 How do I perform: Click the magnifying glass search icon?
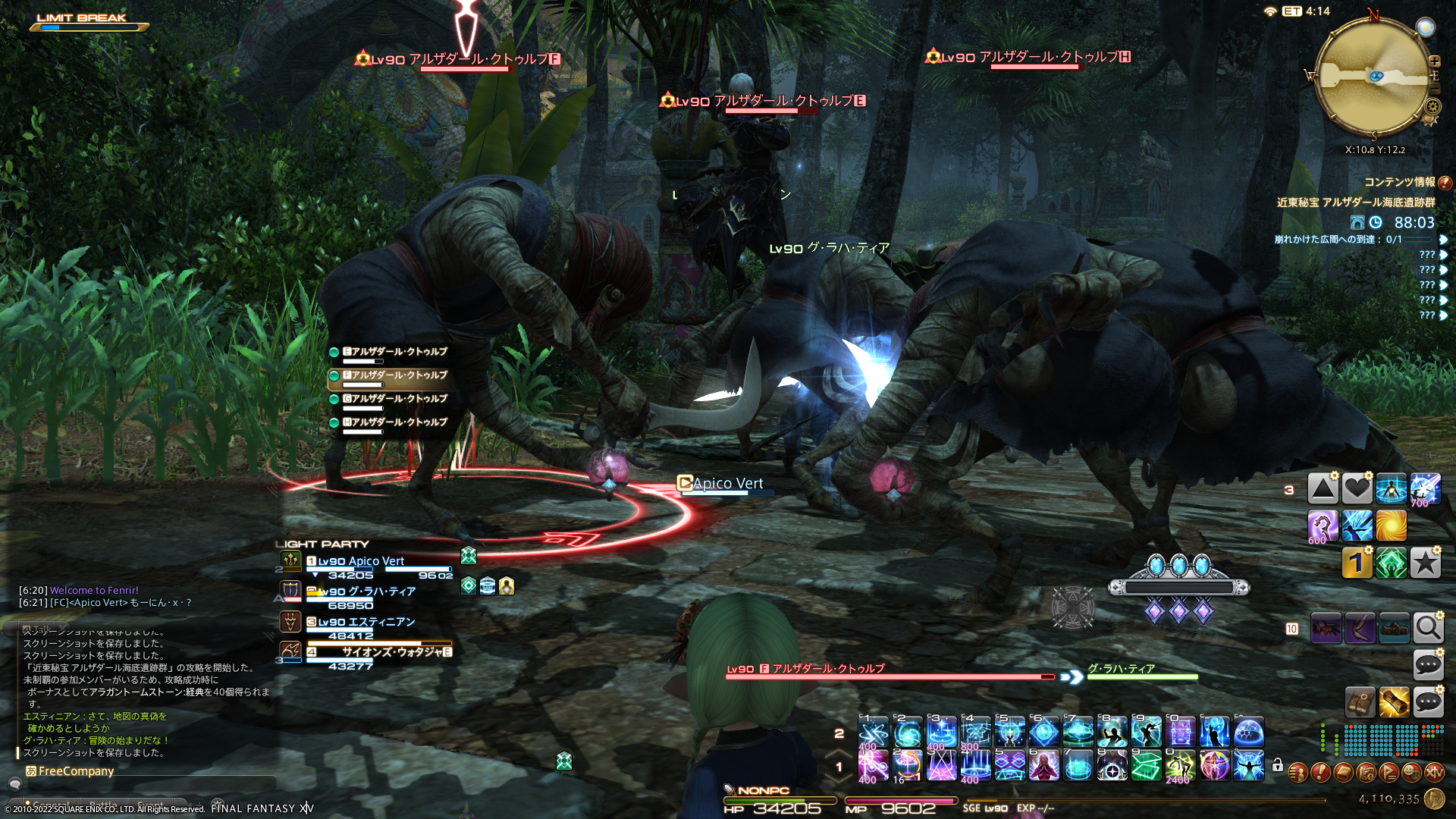coord(1428,628)
